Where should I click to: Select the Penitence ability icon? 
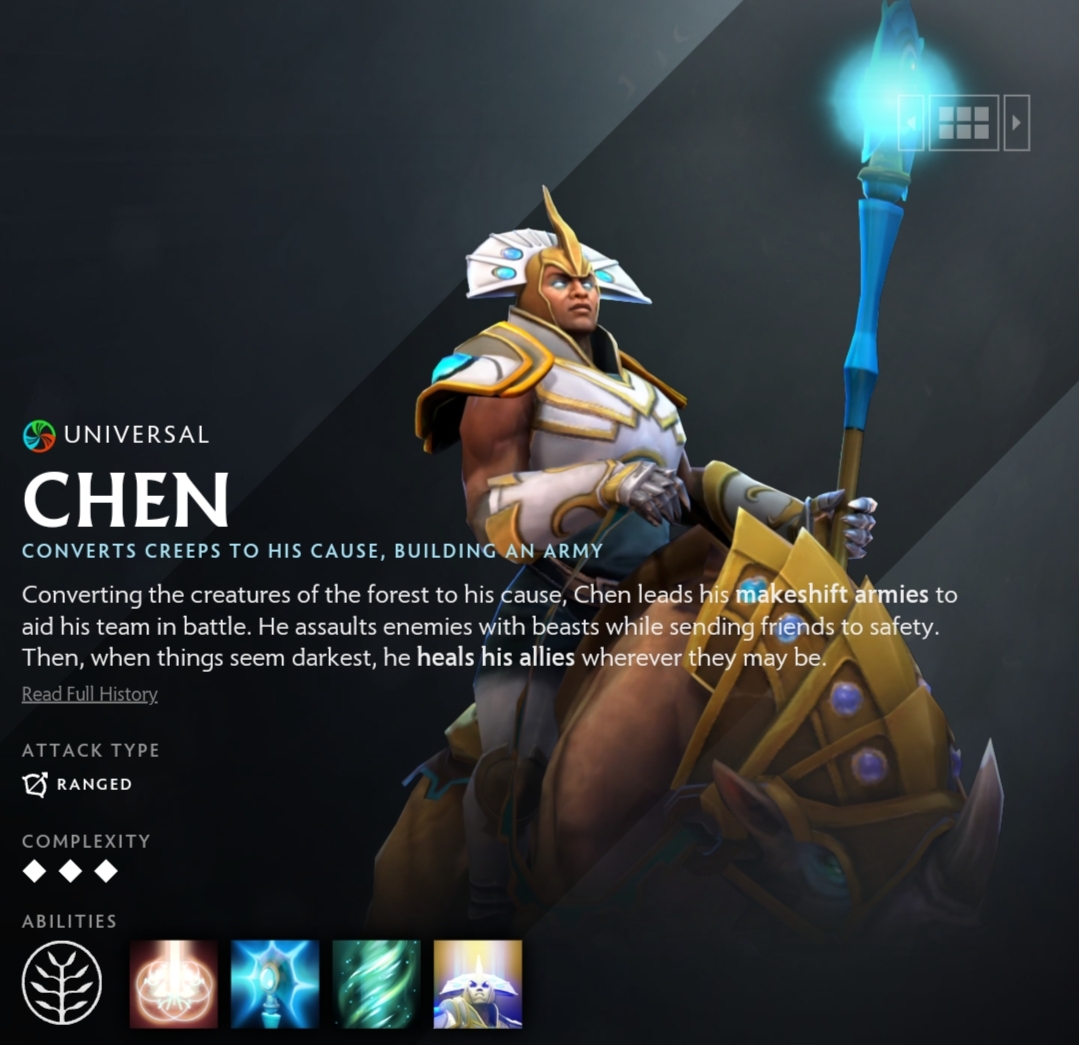174,984
